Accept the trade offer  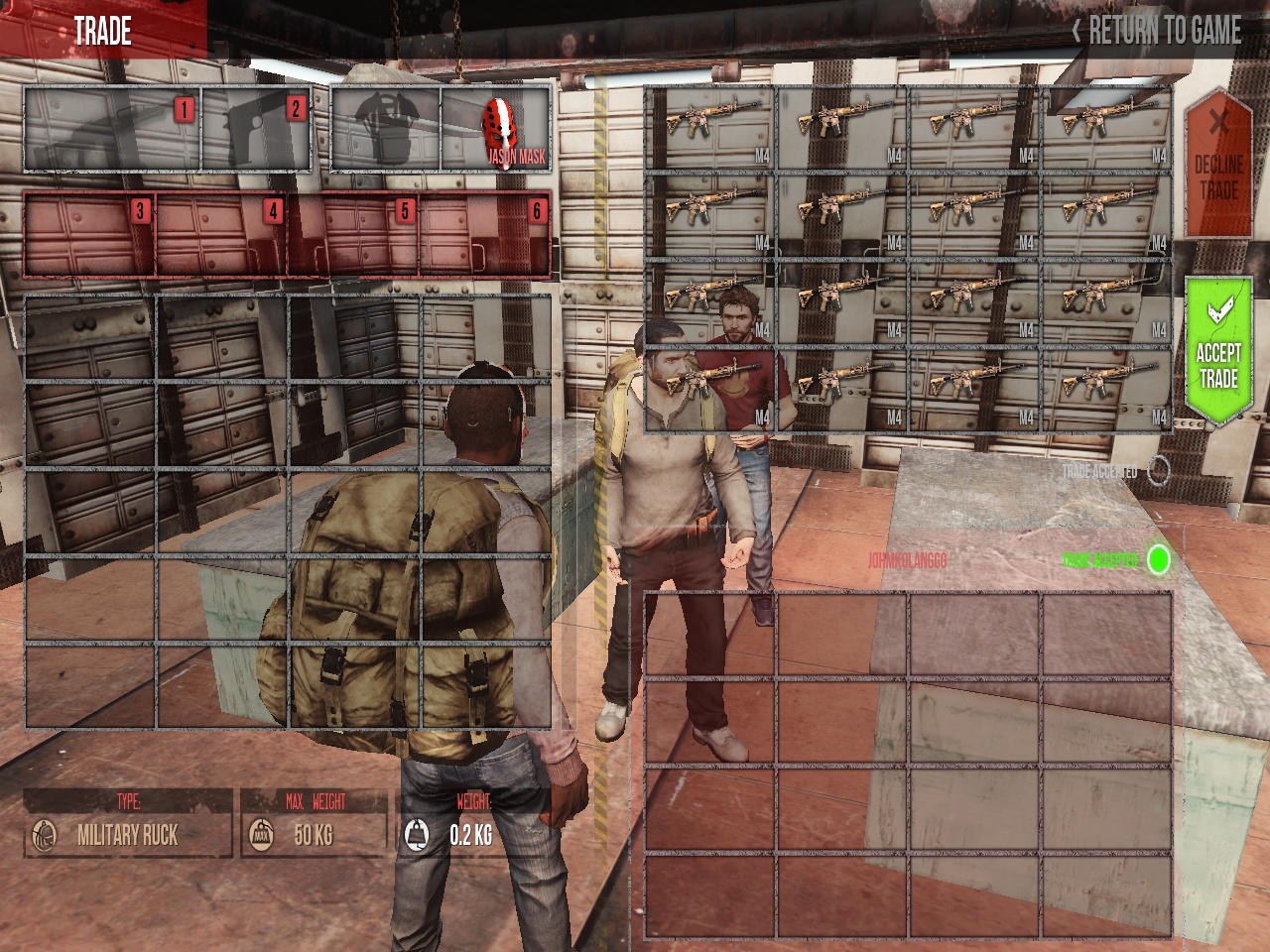[1217, 352]
